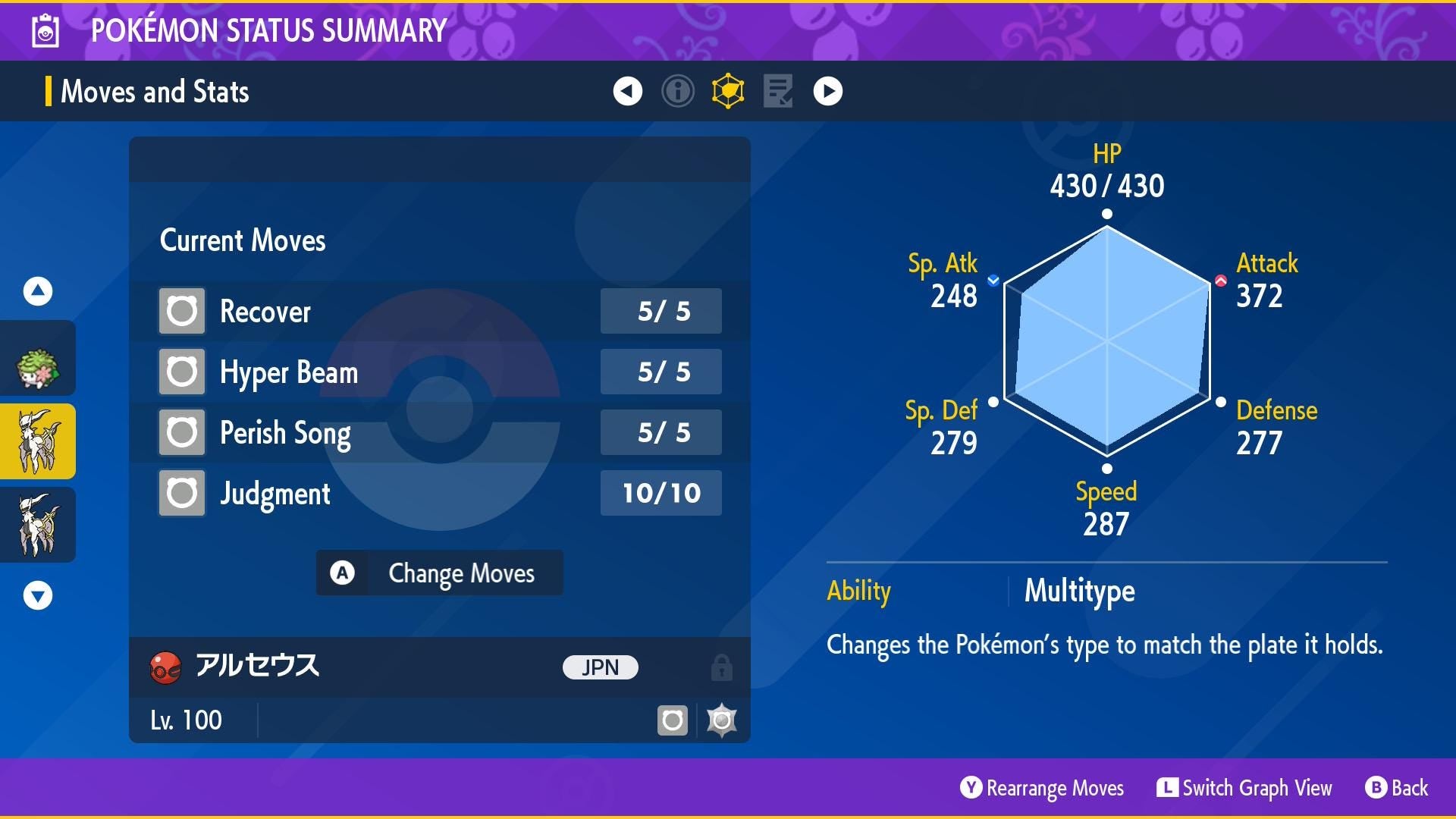Choose Rearrange Moves option
This screenshot has height=819, width=1456.
tap(1042, 788)
